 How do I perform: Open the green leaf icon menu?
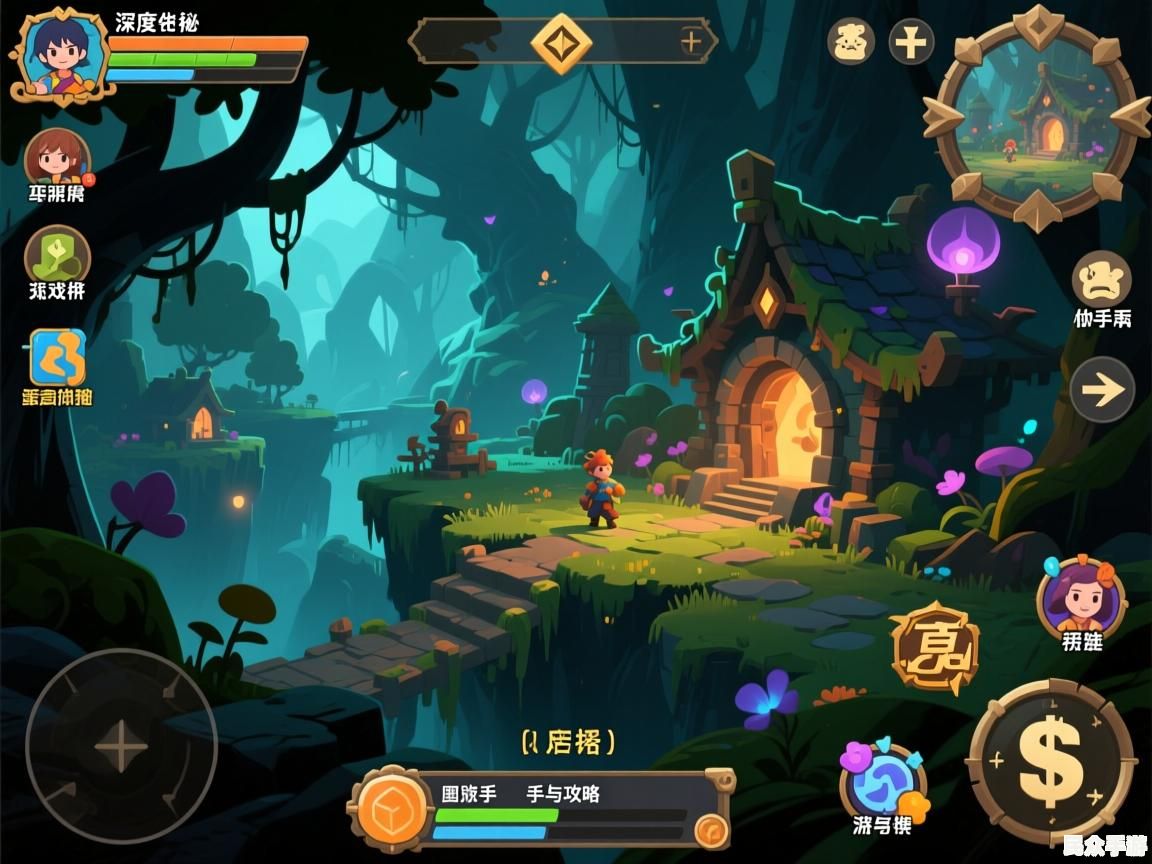pos(57,255)
